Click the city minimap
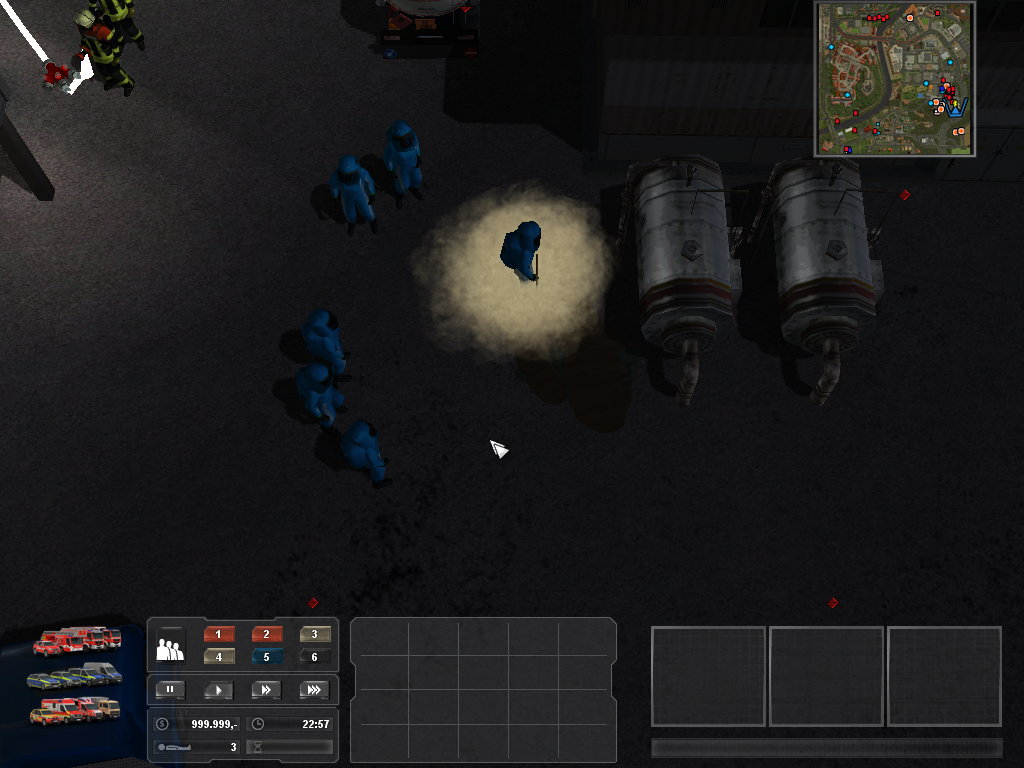 (895, 79)
